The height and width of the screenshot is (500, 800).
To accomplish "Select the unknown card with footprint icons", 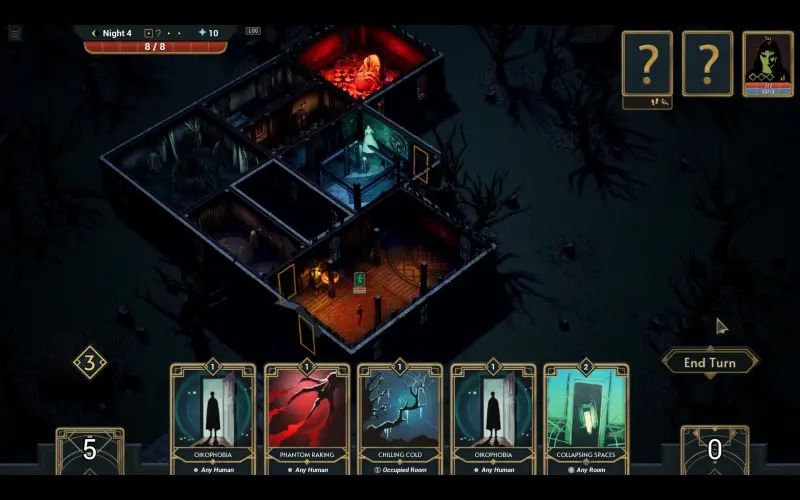I will 647,64.
